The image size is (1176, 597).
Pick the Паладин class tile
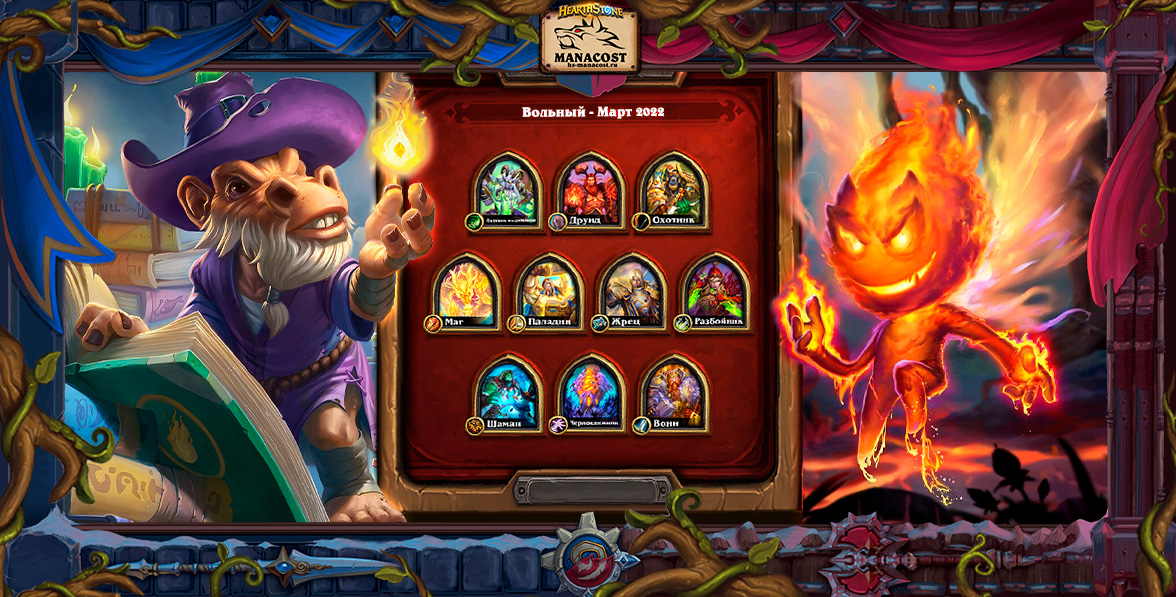[549, 293]
